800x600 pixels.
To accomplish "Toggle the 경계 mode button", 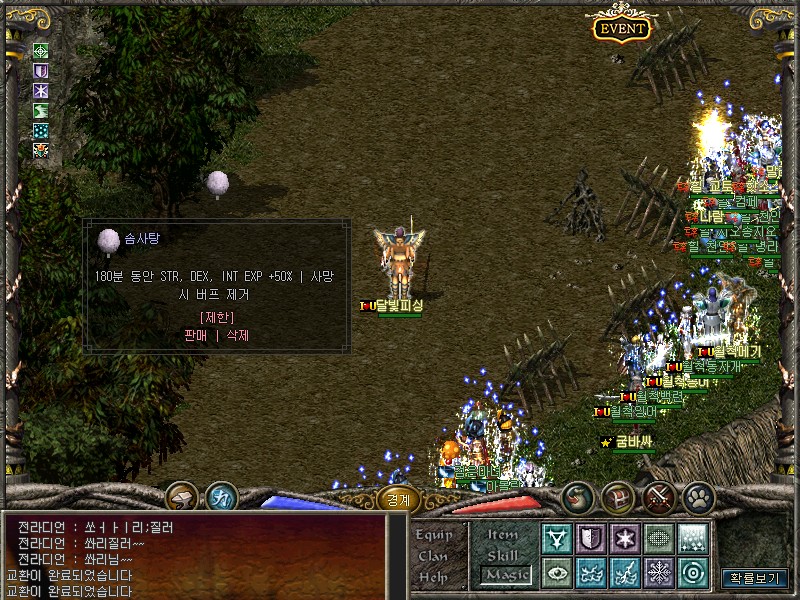I will point(398,498).
